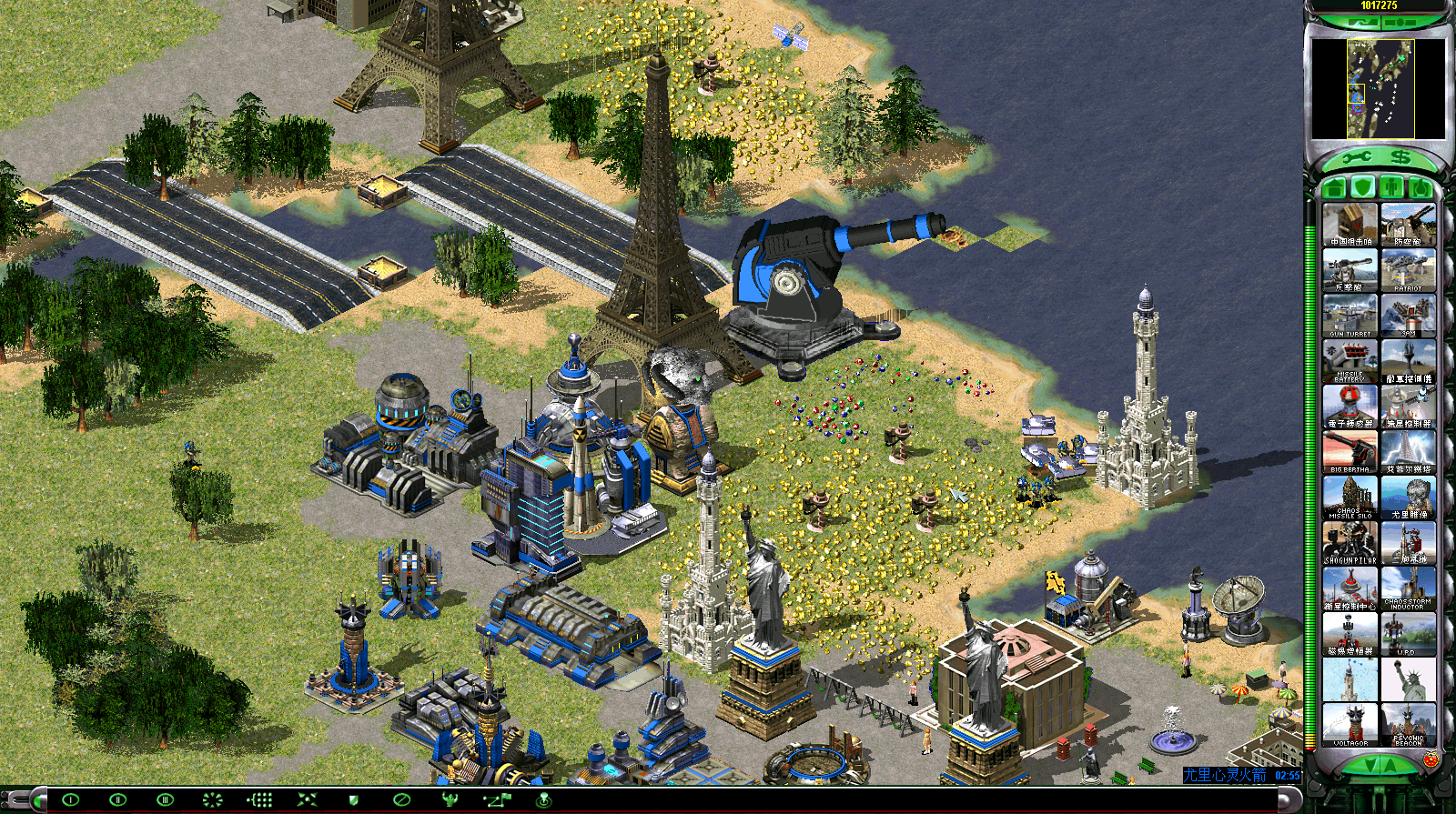Switch to the infantry build tab
Screen dimensions: 1456x814
1391,188
